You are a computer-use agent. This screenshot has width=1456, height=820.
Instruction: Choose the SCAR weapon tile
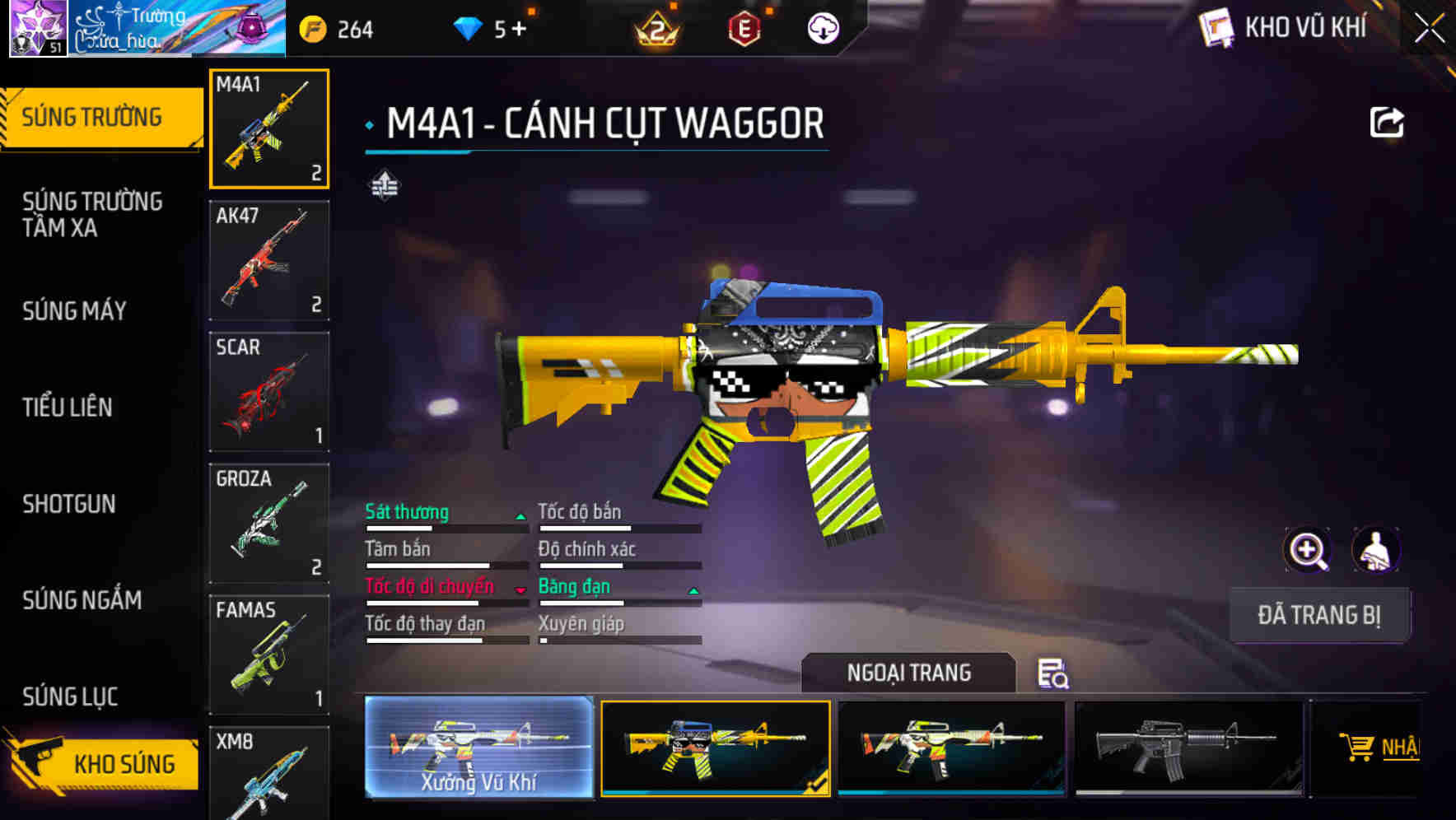pyautogui.click(x=269, y=392)
